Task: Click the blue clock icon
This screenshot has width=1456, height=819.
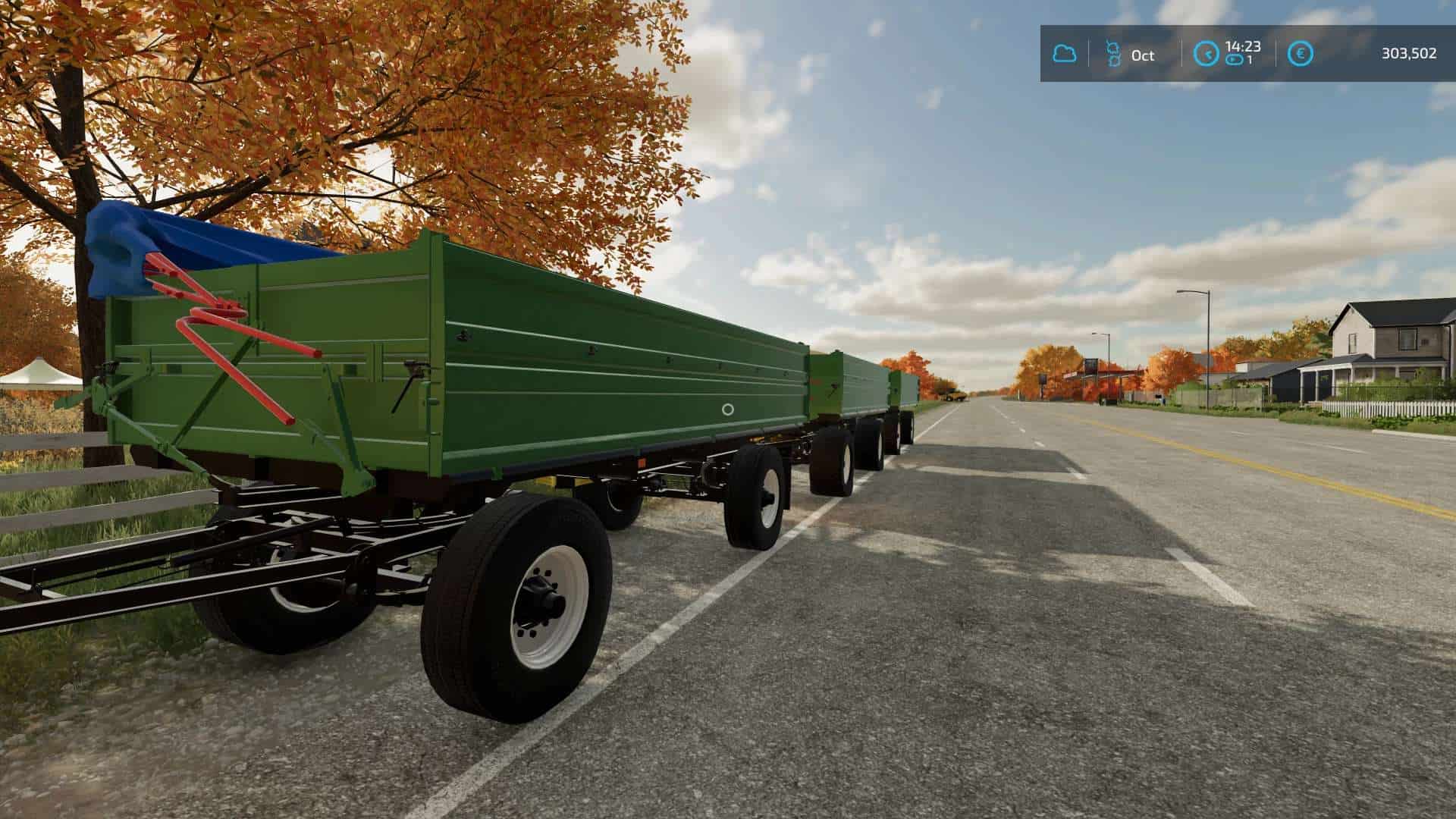Action: [1206, 54]
